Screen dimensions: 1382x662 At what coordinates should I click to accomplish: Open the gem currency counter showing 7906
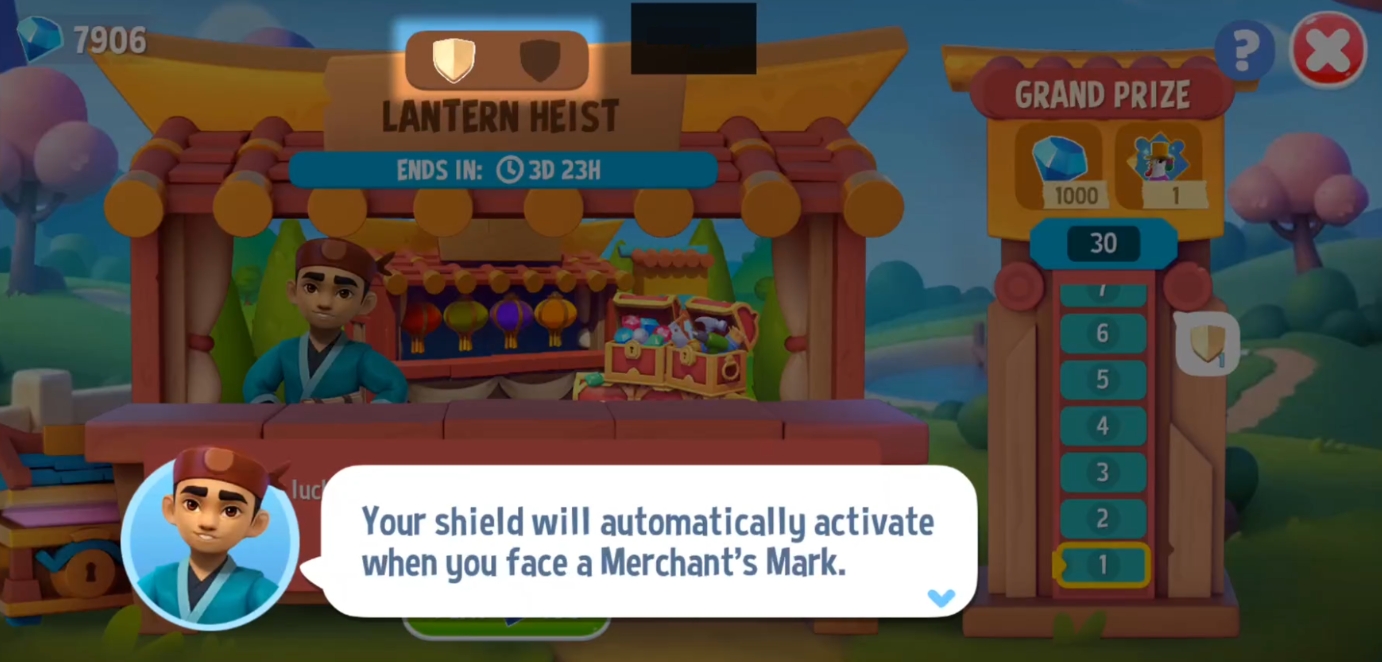click(83, 40)
